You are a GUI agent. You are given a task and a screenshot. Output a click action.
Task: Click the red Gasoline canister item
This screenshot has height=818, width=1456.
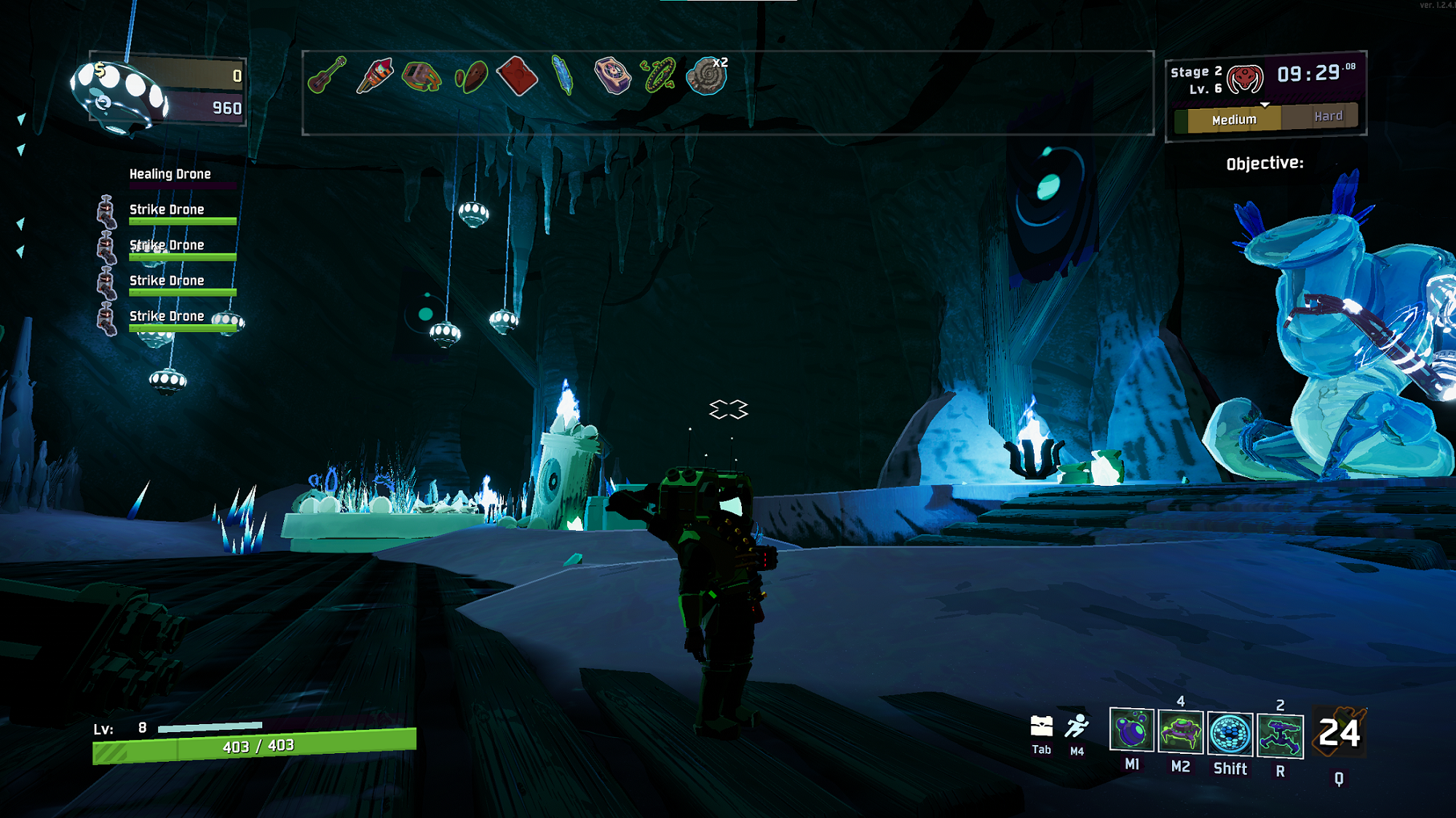pyautogui.click(x=517, y=76)
